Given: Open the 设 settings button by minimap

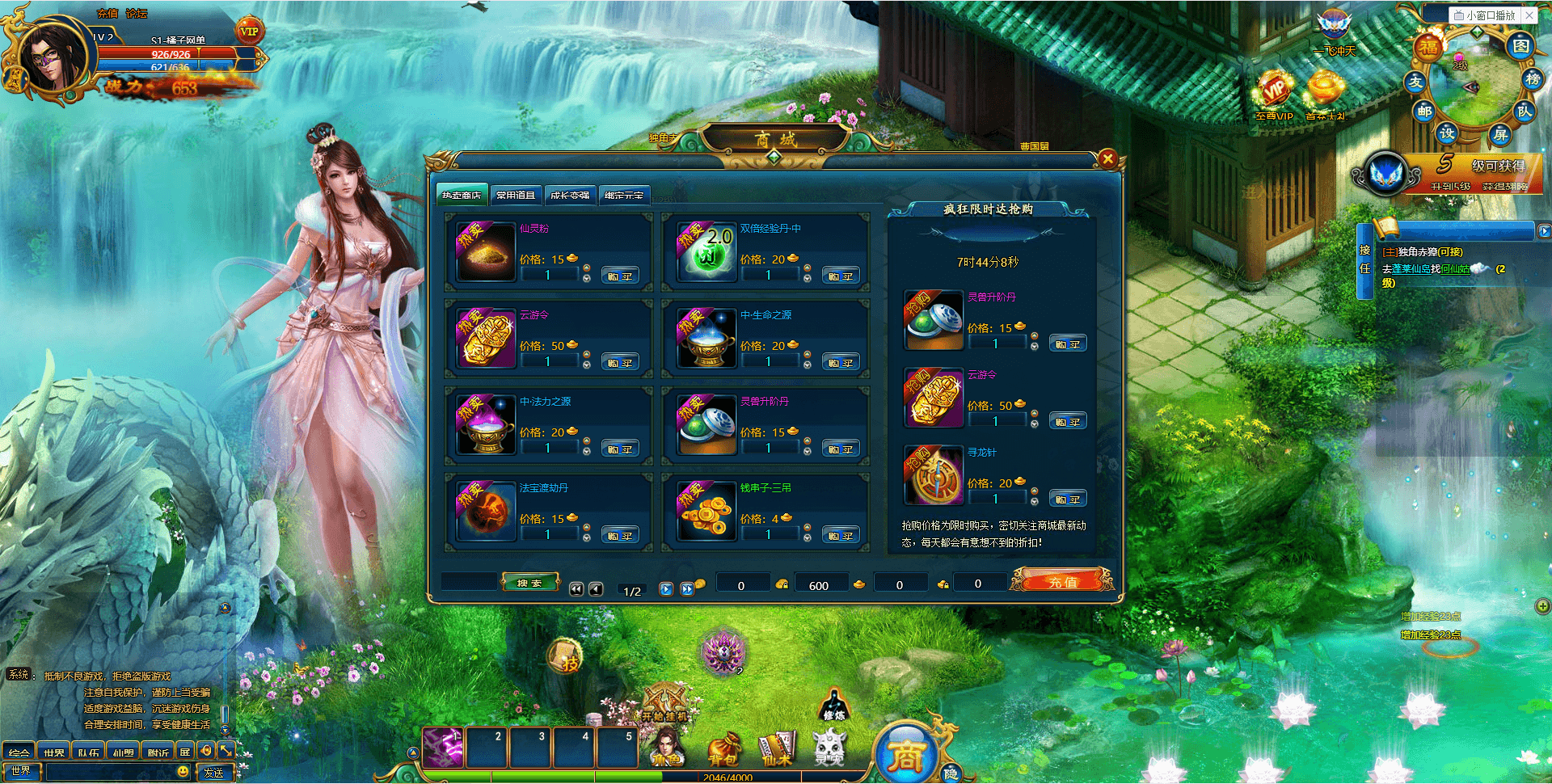Looking at the screenshot, I should 1446,133.
